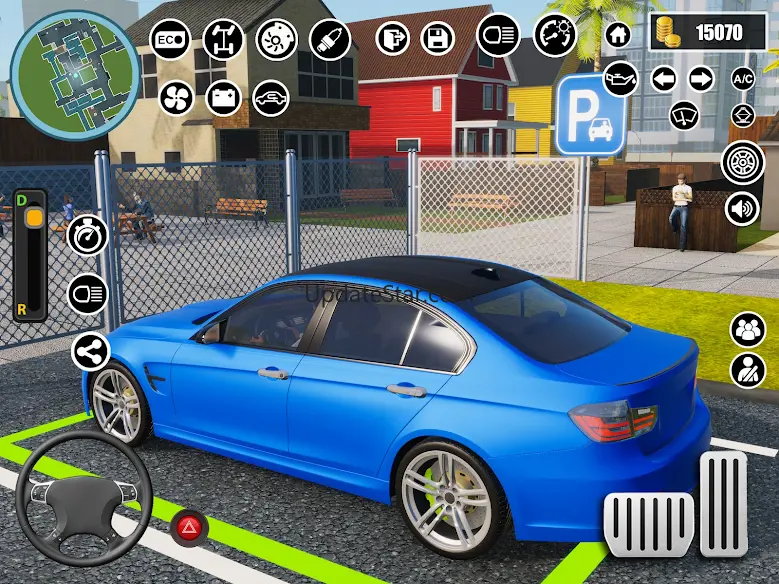Fasten the seatbelt icon
The image size is (779, 584).
pos(747,370)
